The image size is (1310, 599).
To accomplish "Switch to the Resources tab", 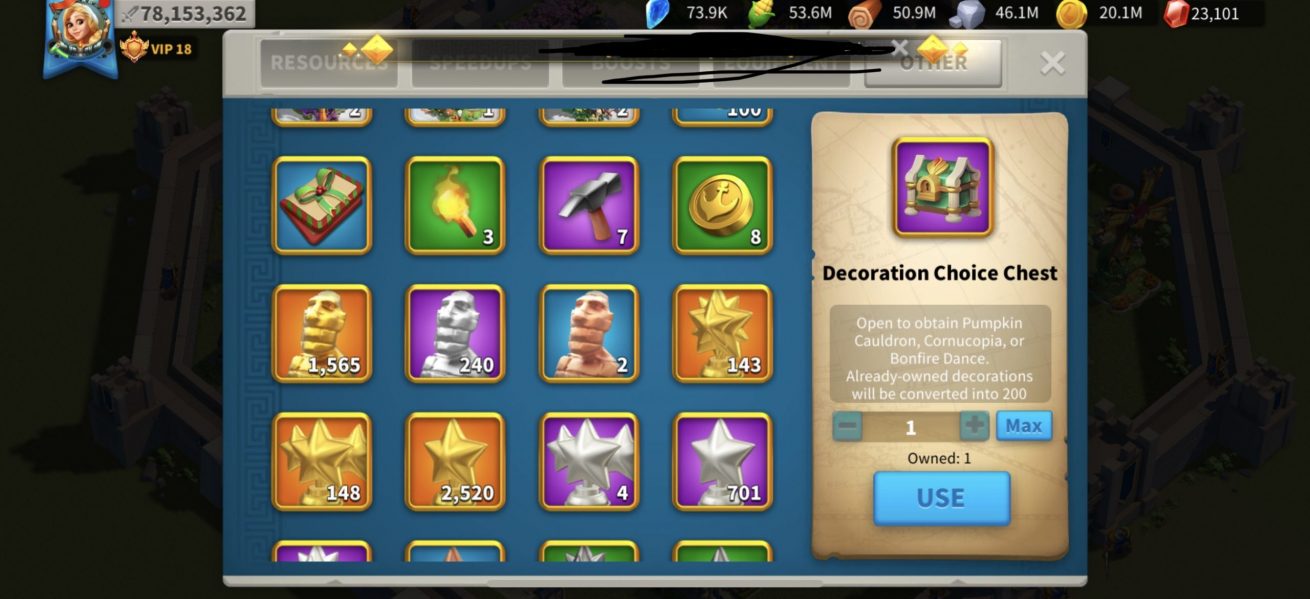I will 328,63.
